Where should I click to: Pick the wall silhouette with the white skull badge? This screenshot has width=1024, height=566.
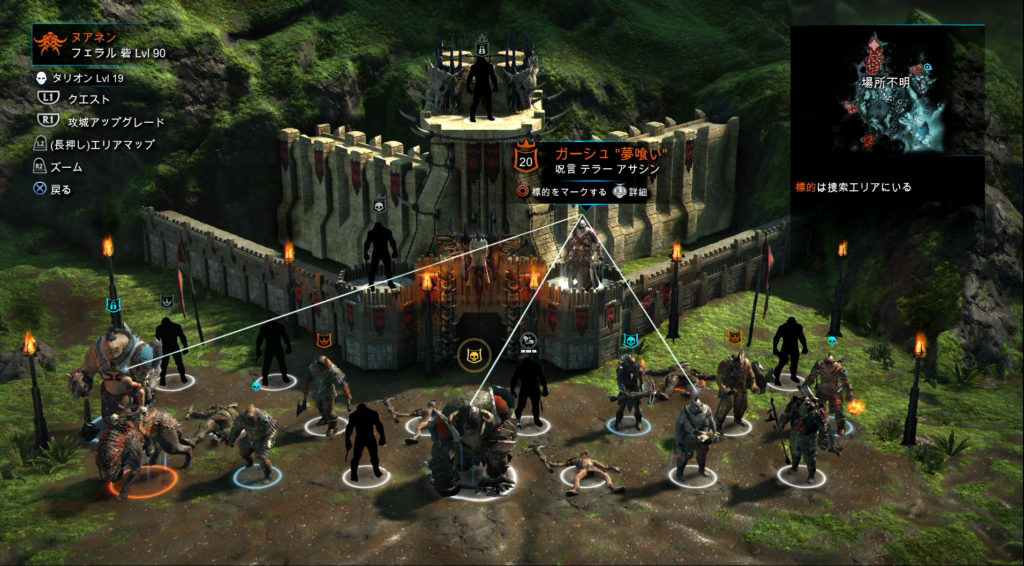[379, 252]
